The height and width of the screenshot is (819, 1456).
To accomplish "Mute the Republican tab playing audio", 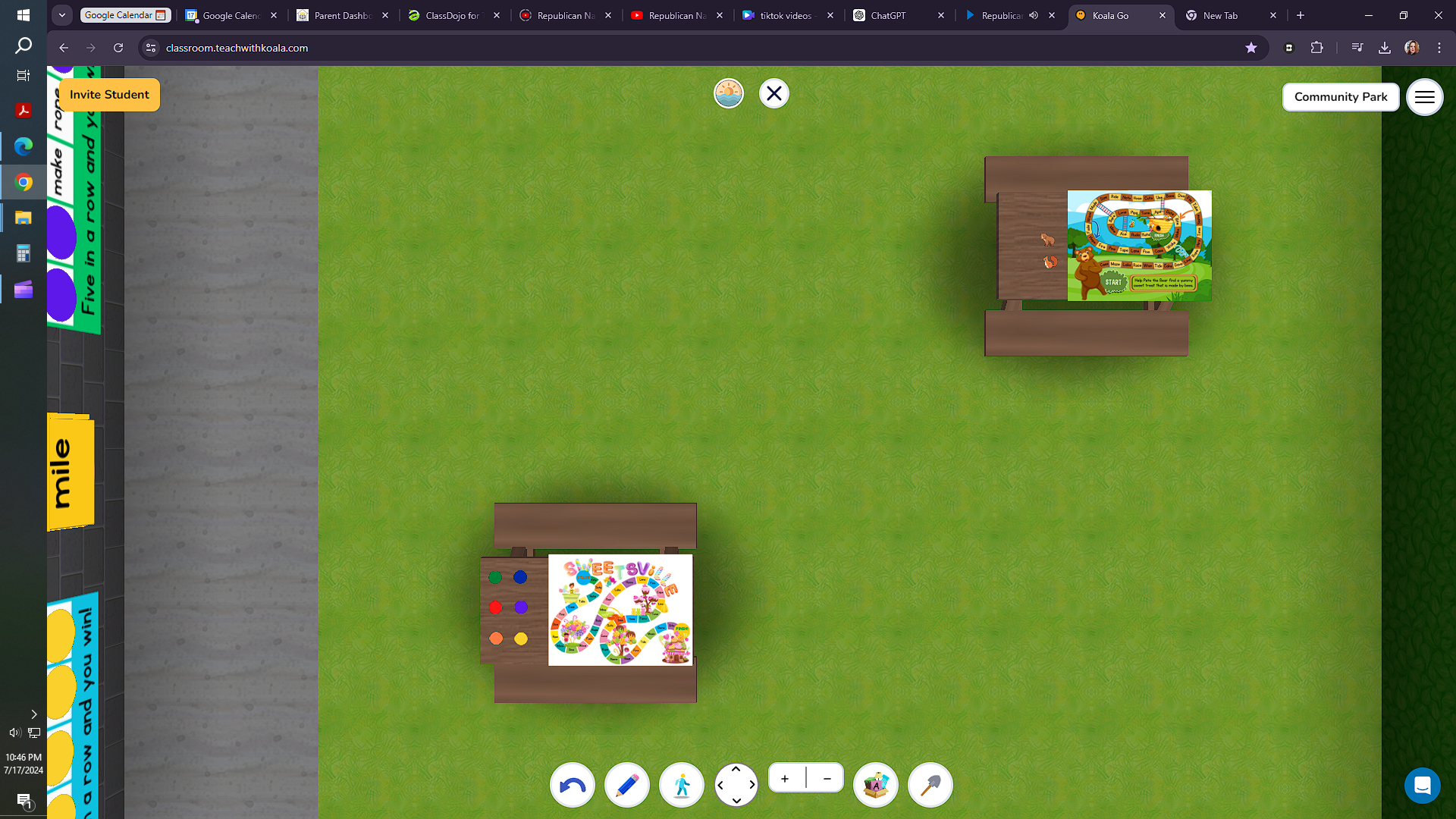I will coord(1034,15).
